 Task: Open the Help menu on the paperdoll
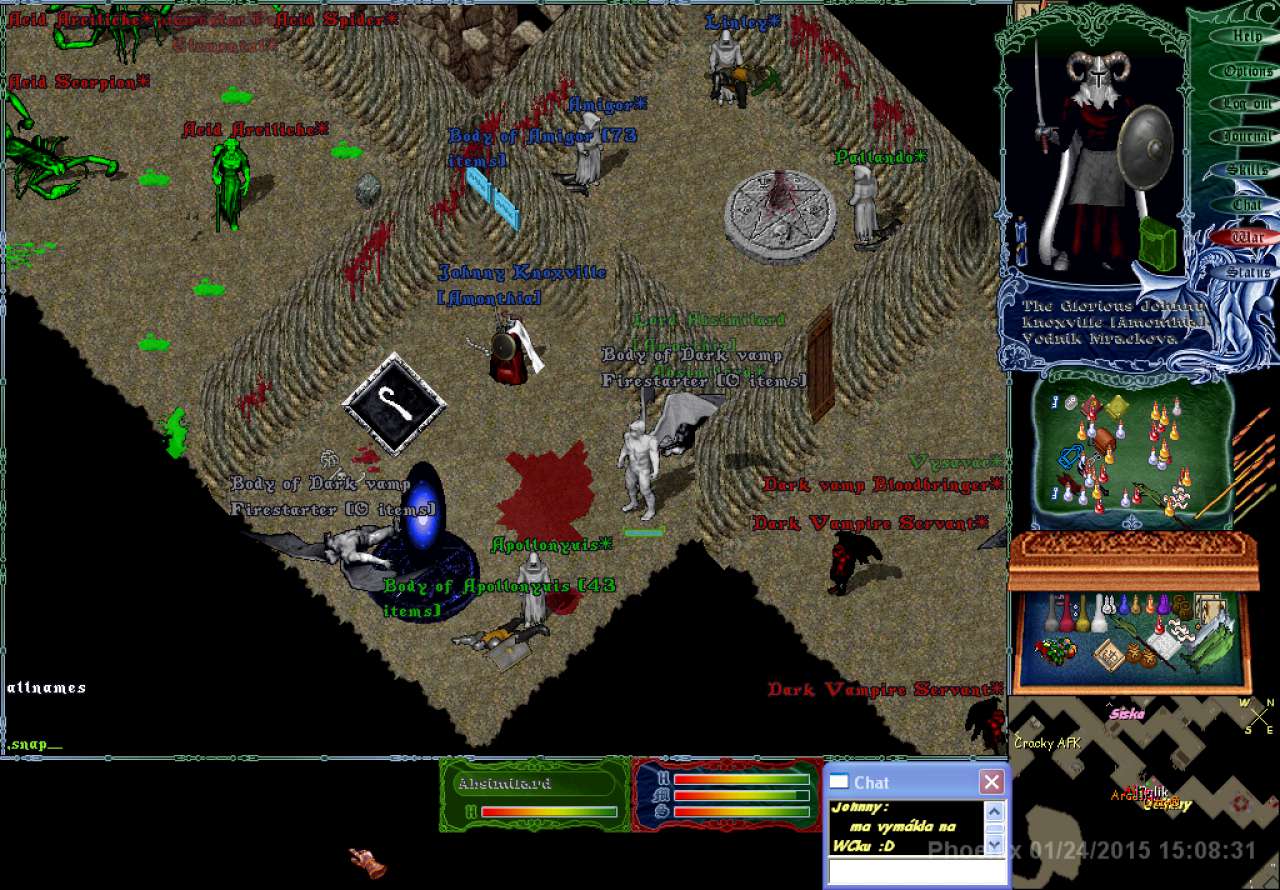(x=1246, y=37)
